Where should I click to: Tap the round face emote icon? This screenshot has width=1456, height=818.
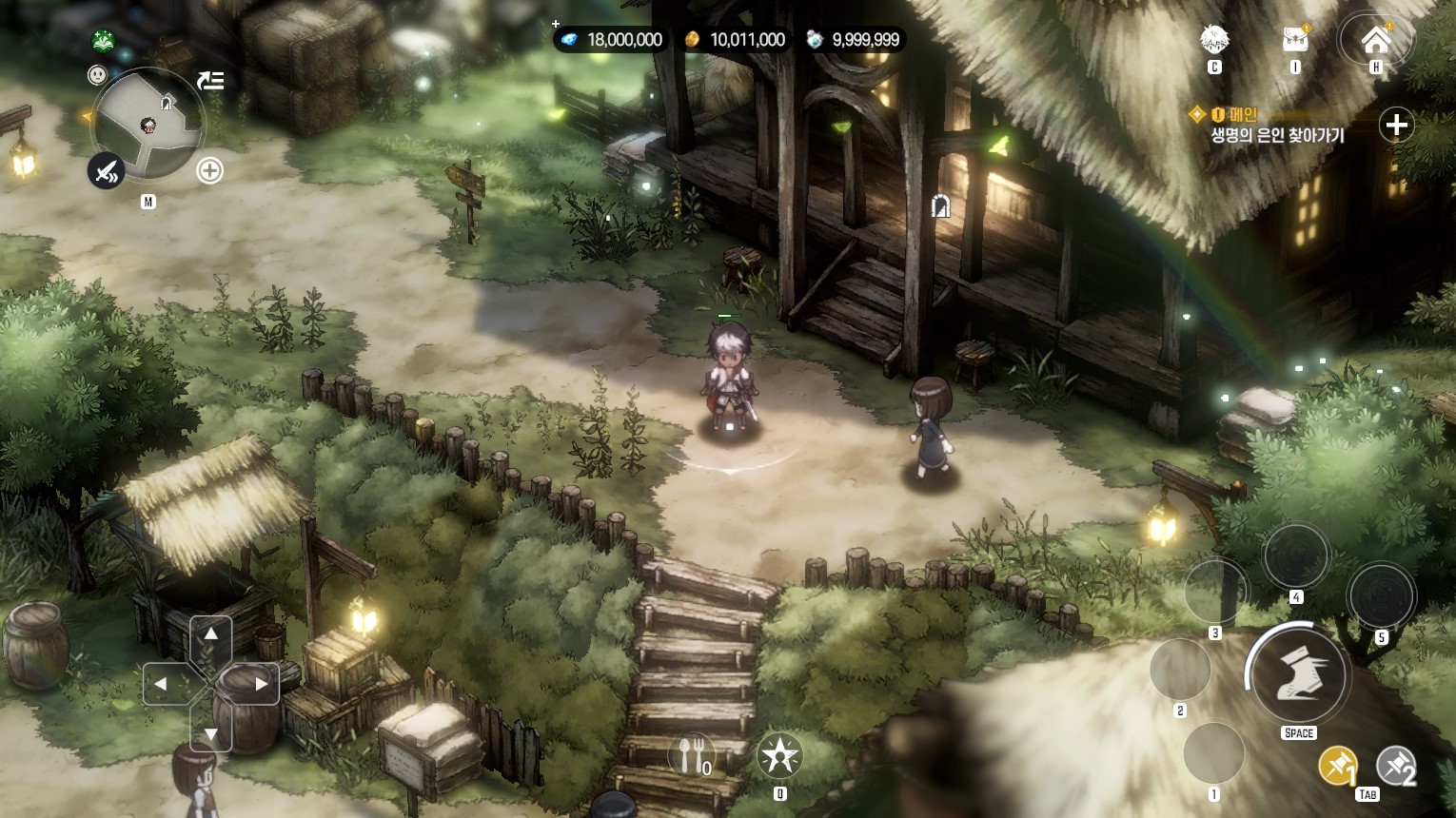pyautogui.click(x=96, y=74)
